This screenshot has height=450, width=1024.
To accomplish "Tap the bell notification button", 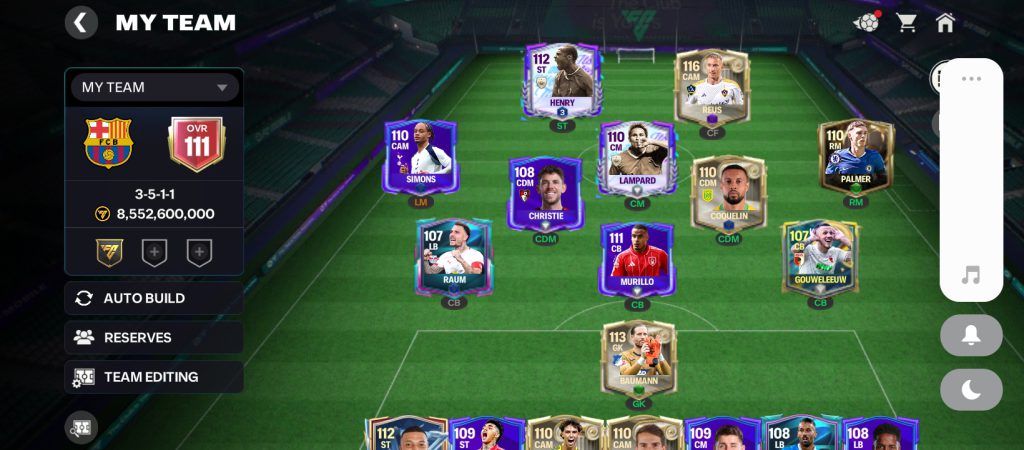I will pos(970,336).
